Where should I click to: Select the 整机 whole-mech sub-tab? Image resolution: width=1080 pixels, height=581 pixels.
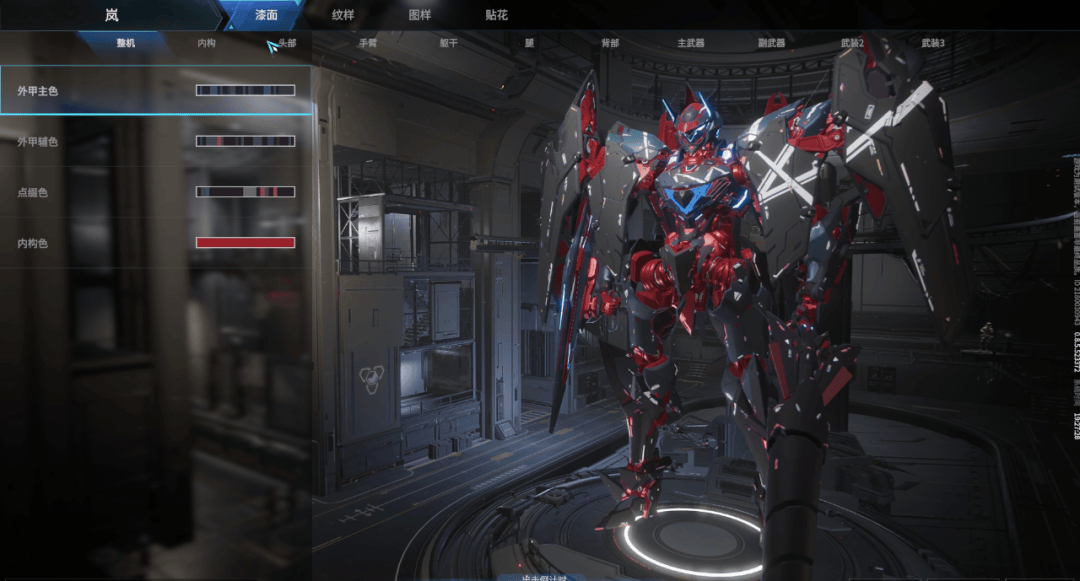point(127,44)
